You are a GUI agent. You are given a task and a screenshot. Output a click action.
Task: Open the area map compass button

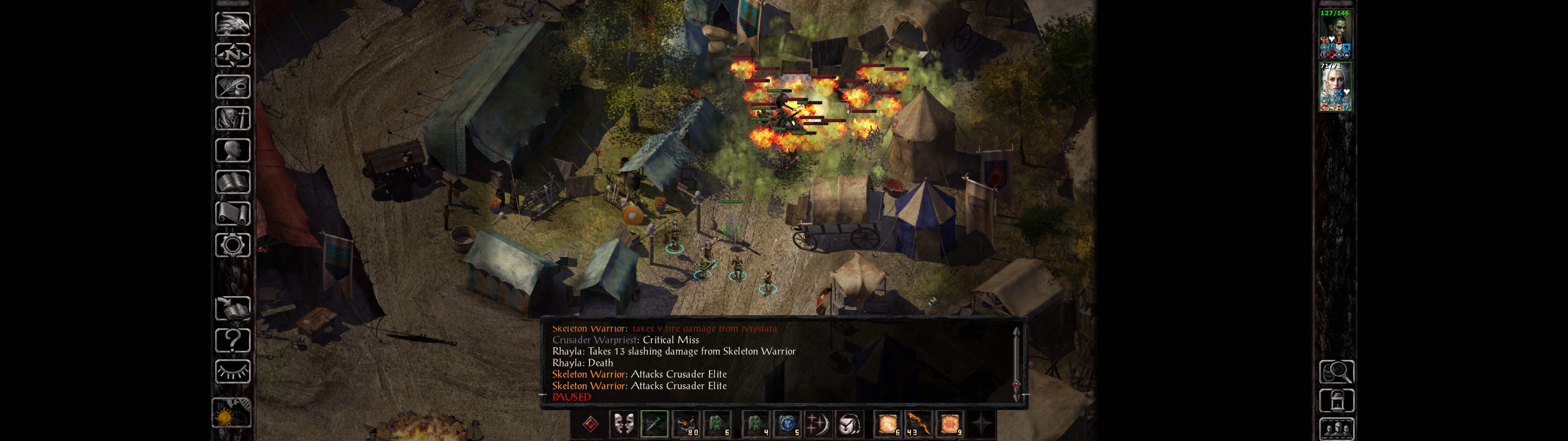coord(232,55)
